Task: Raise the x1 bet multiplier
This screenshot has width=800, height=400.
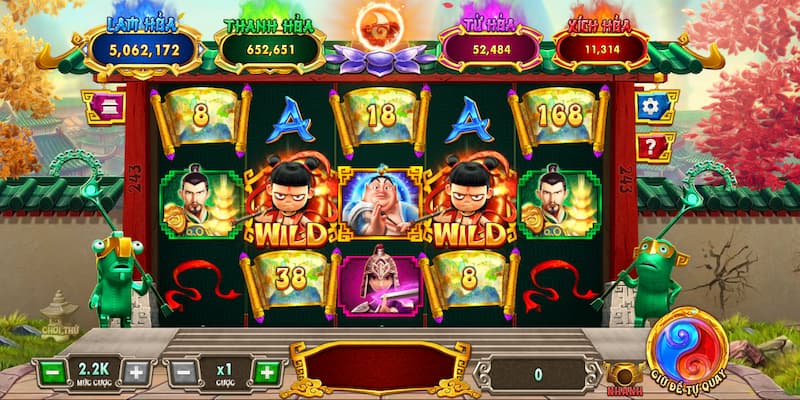Action: (x=266, y=373)
